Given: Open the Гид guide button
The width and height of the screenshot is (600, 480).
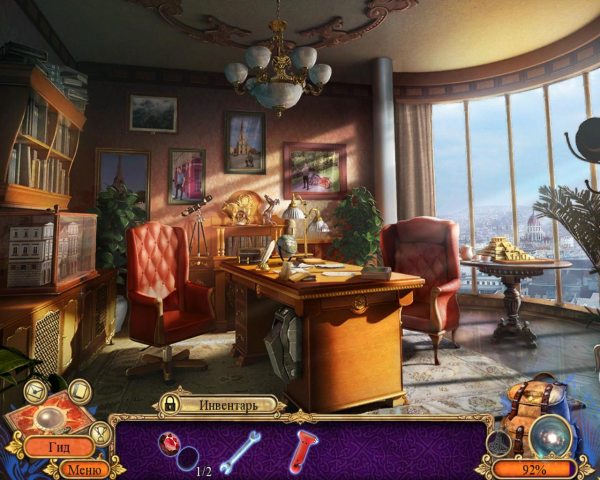Looking at the screenshot, I should pos(59,447).
